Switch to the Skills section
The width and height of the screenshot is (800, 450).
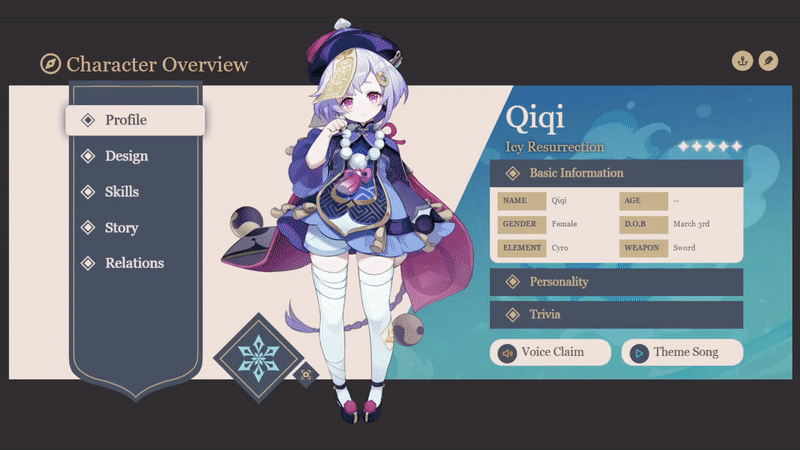click(x=122, y=192)
